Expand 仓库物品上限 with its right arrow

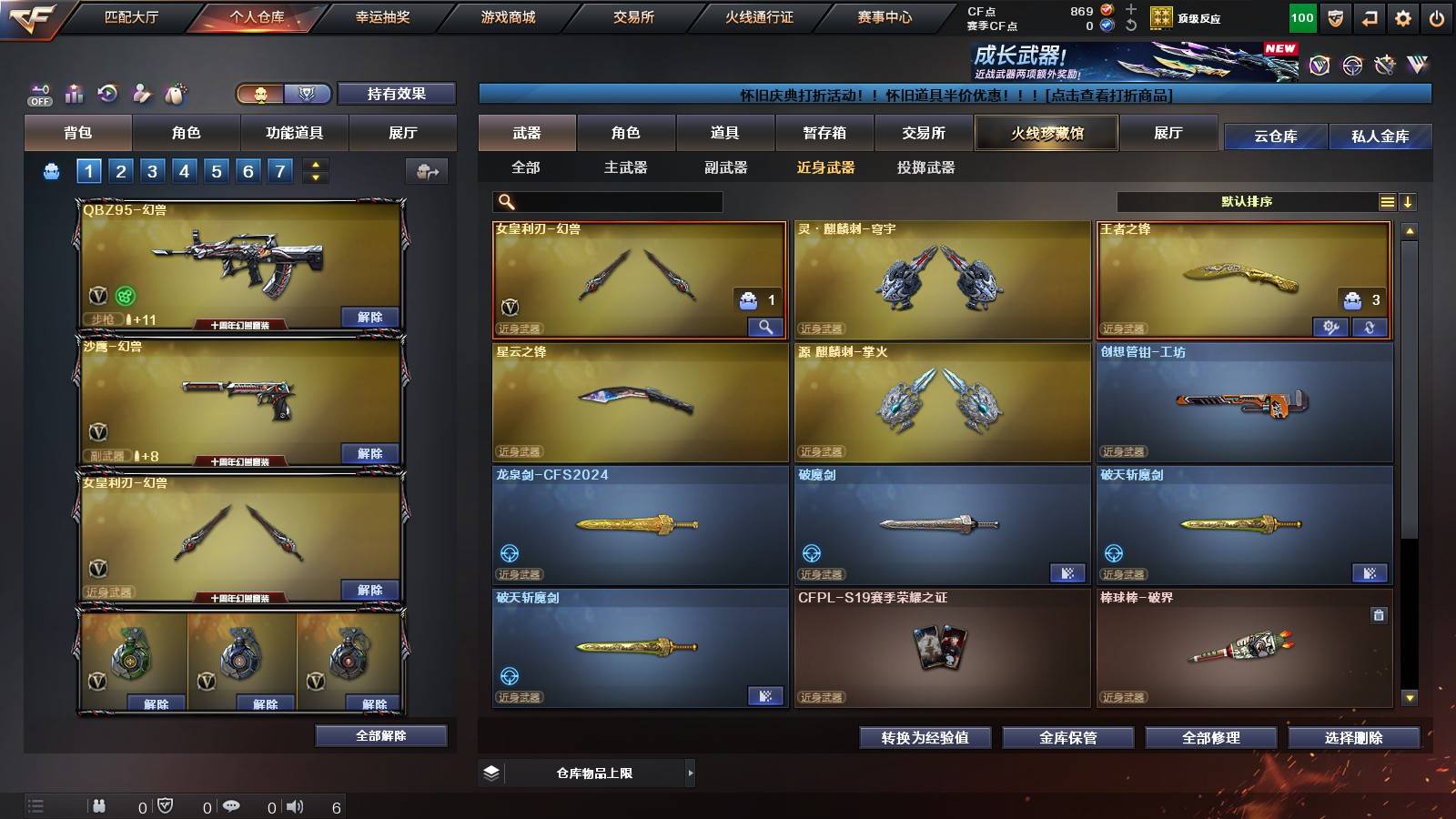[x=689, y=773]
